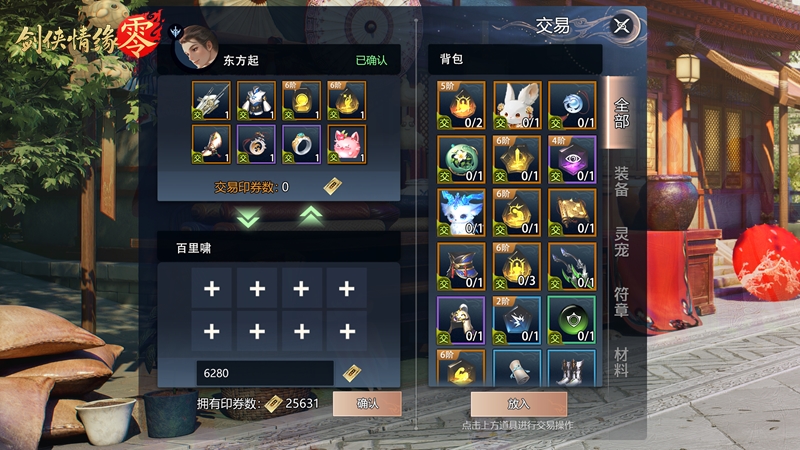Select the blue ice fox pet
Screen dimensions: 800x450
tap(462, 213)
